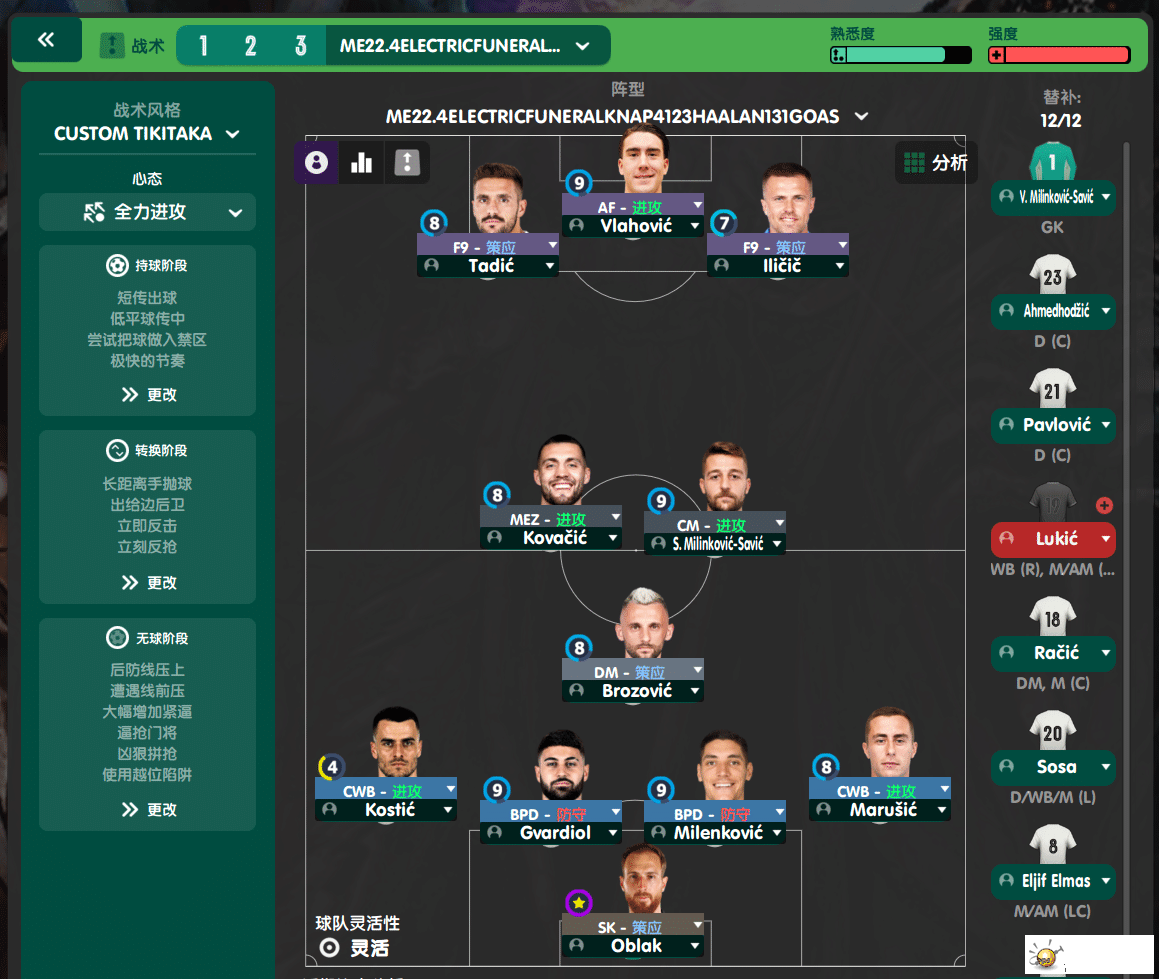
Task: Click 更改 under 无球阶段
Action: point(148,809)
